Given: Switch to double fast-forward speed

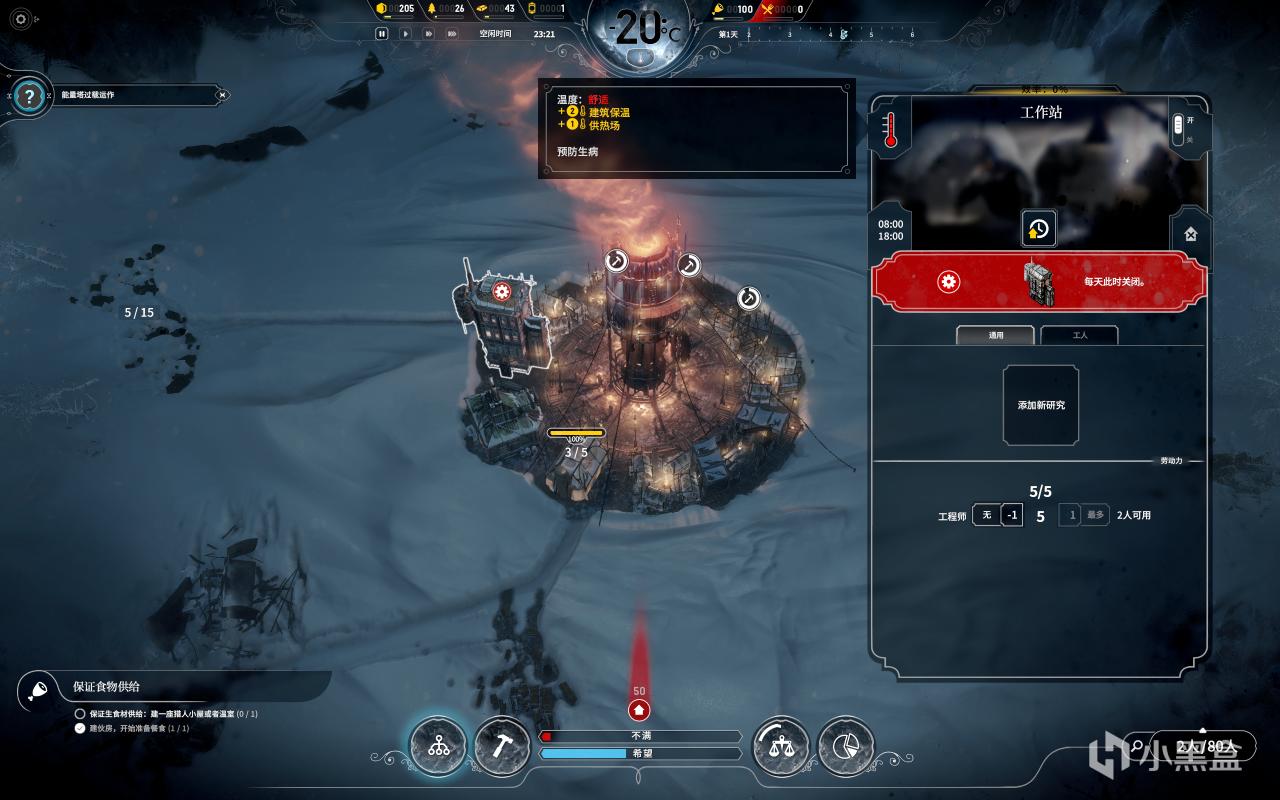Looking at the screenshot, I should 429,33.
